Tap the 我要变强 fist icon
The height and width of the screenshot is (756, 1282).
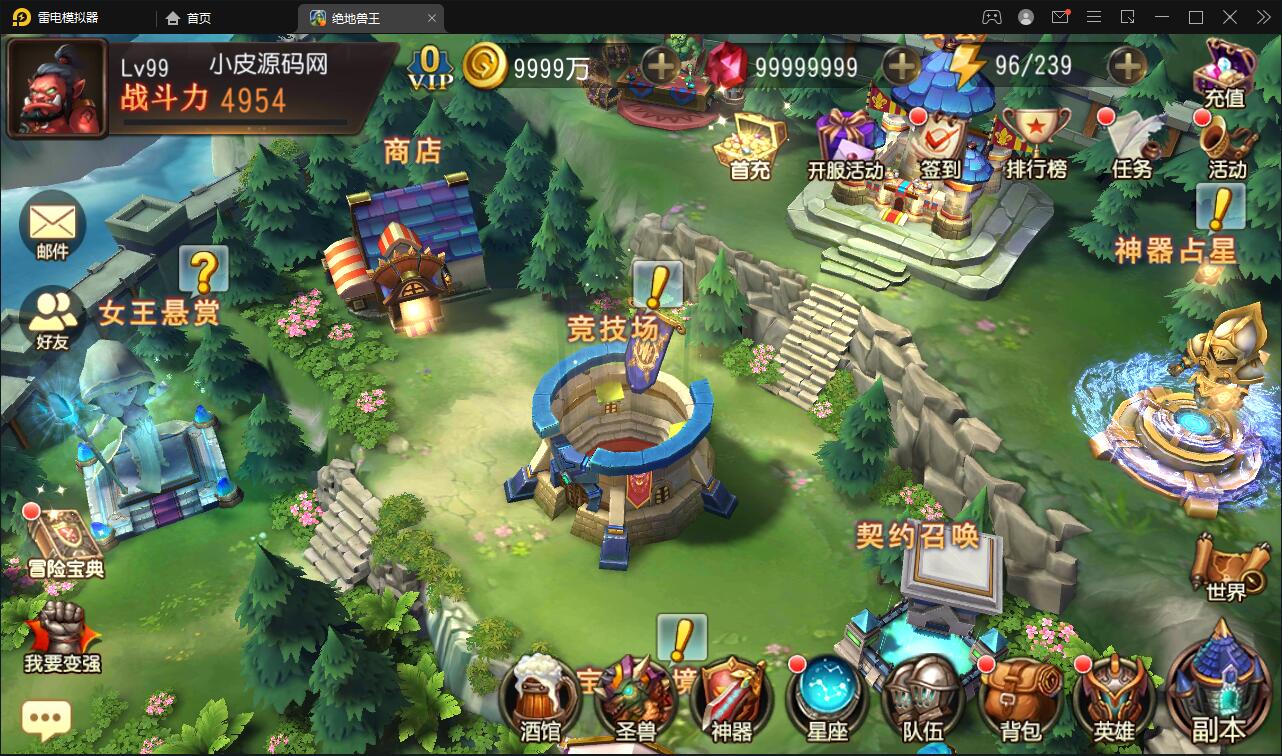click(x=62, y=632)
